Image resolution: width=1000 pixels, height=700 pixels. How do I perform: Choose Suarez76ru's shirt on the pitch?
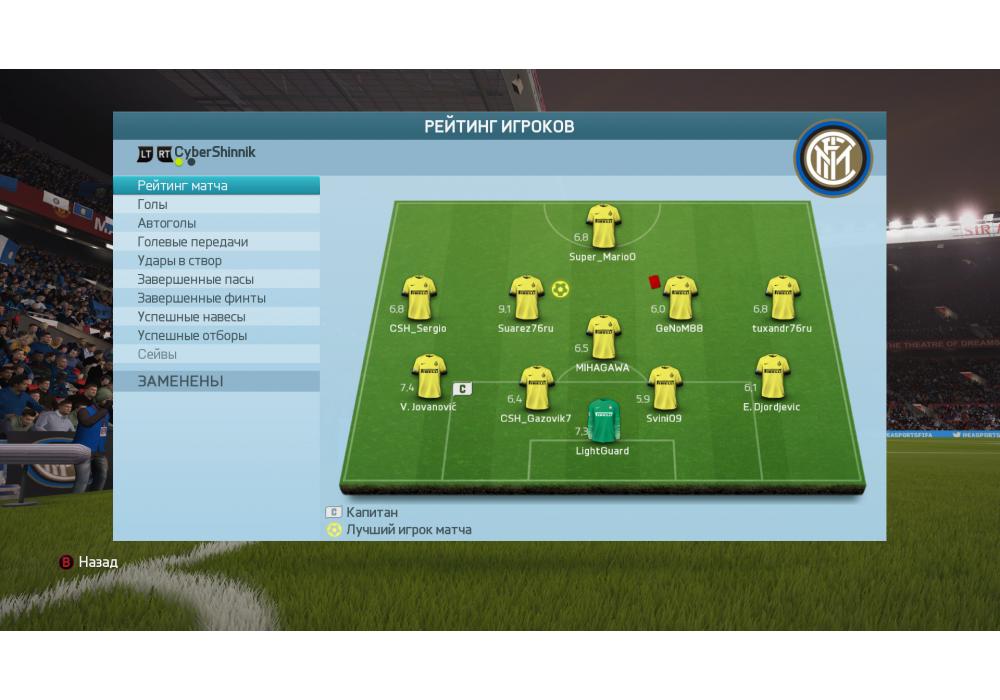[x=526, y=298]
